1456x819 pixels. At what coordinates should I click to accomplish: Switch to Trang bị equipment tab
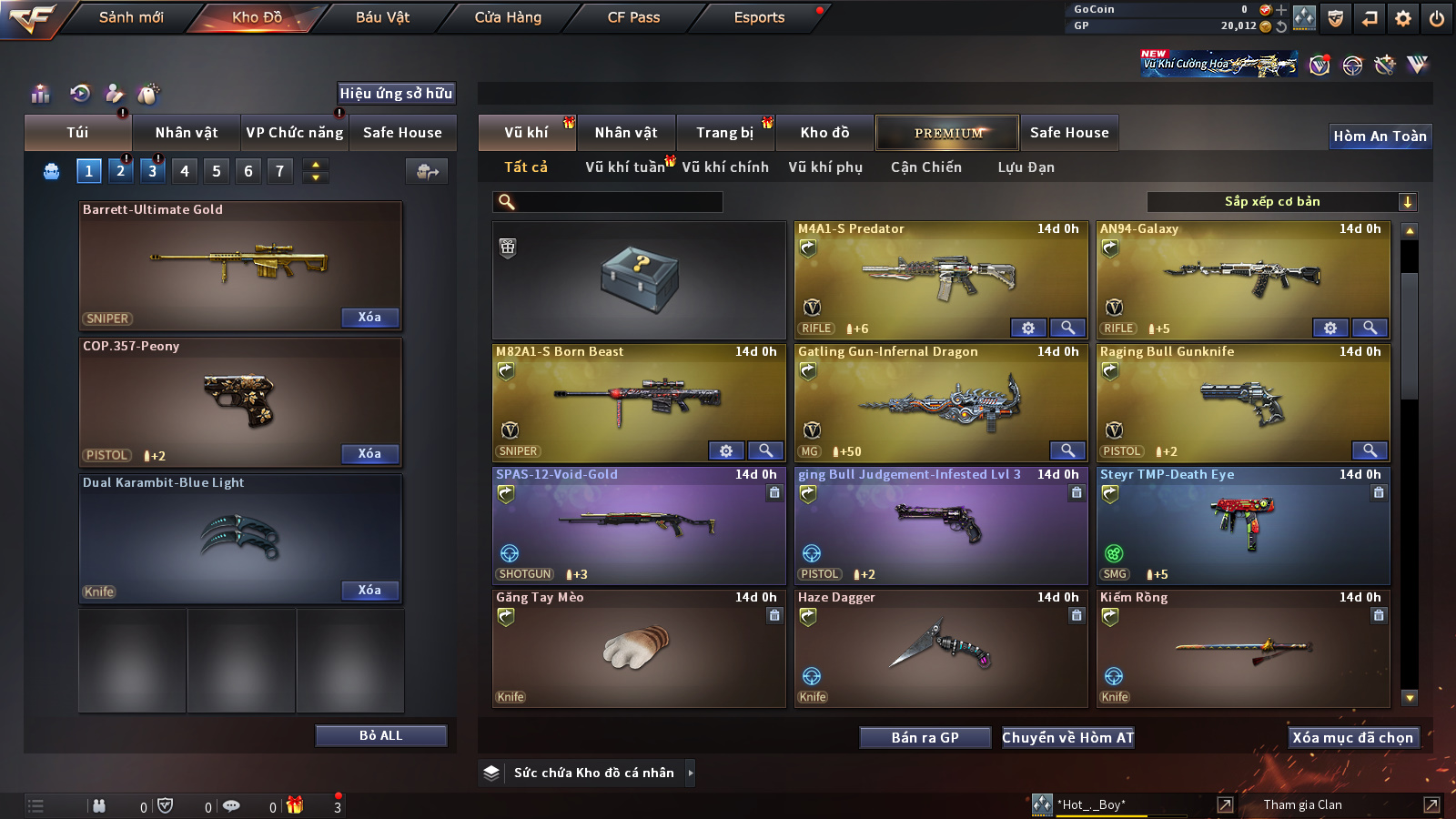point(725,133)
